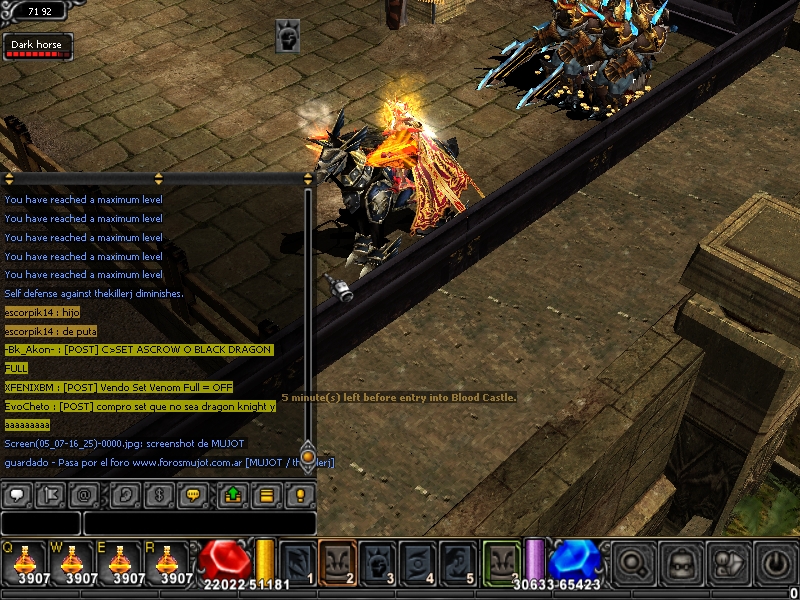Click the yellow exclamation mark button
The image size is (800, 600).
300,494
